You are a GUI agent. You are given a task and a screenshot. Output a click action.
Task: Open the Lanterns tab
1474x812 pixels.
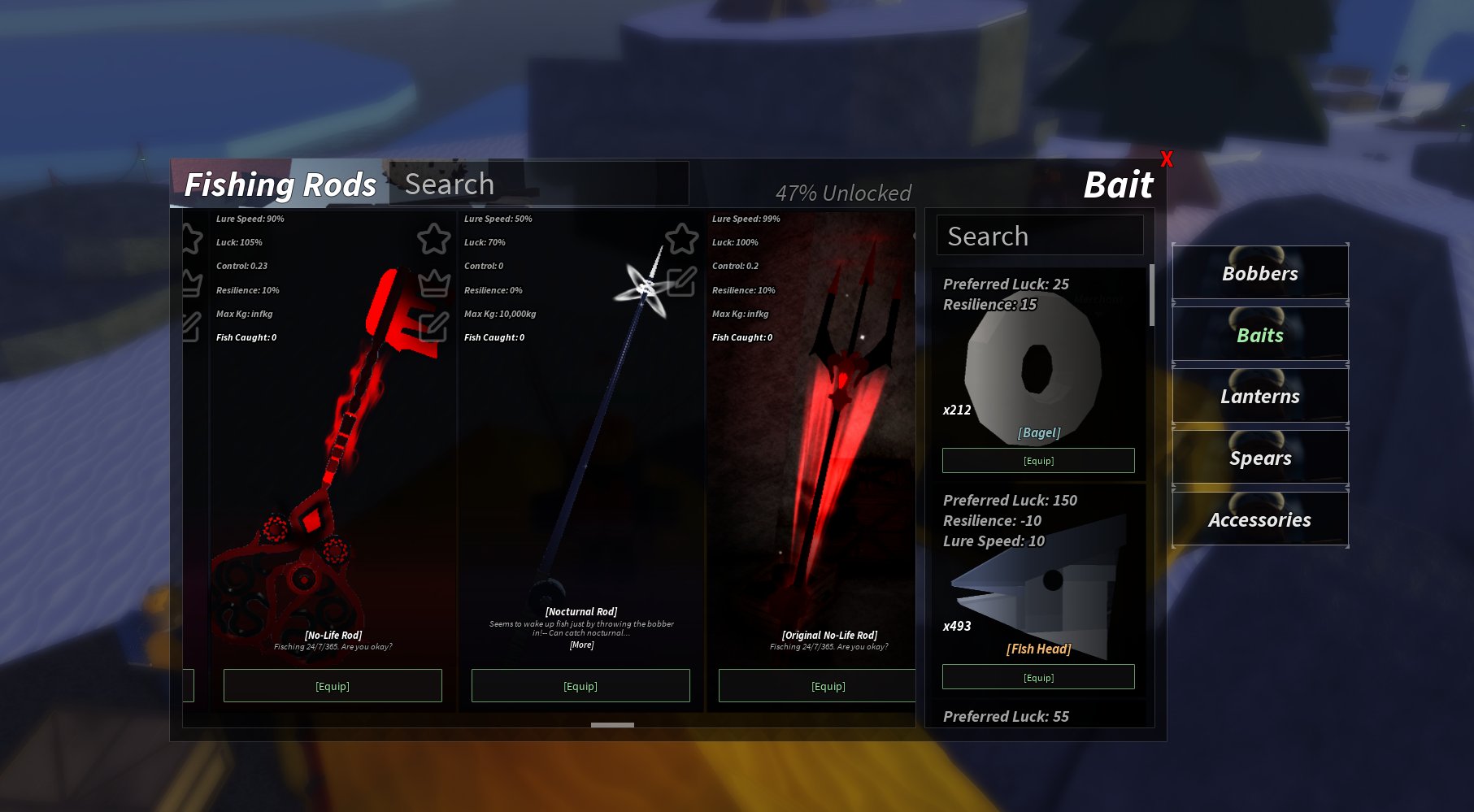[x=1259, y=397]
